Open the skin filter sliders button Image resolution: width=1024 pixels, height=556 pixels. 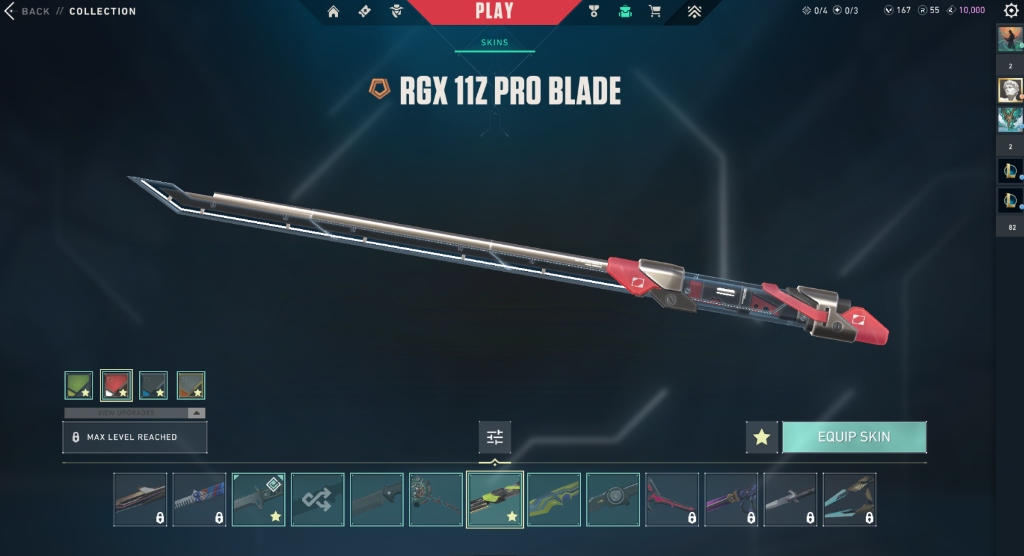pyautogui.click(x=494, y=437)
